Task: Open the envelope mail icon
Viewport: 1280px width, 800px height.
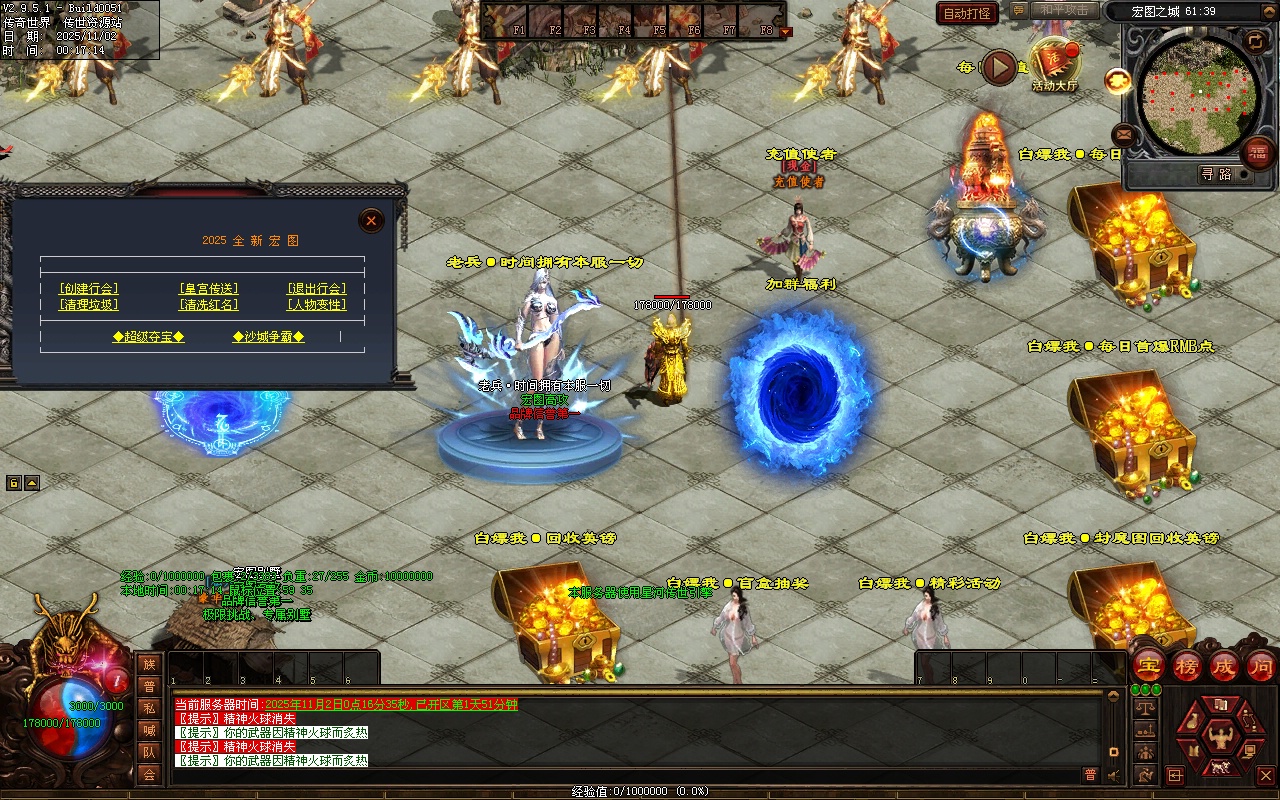Action: 1123,134
